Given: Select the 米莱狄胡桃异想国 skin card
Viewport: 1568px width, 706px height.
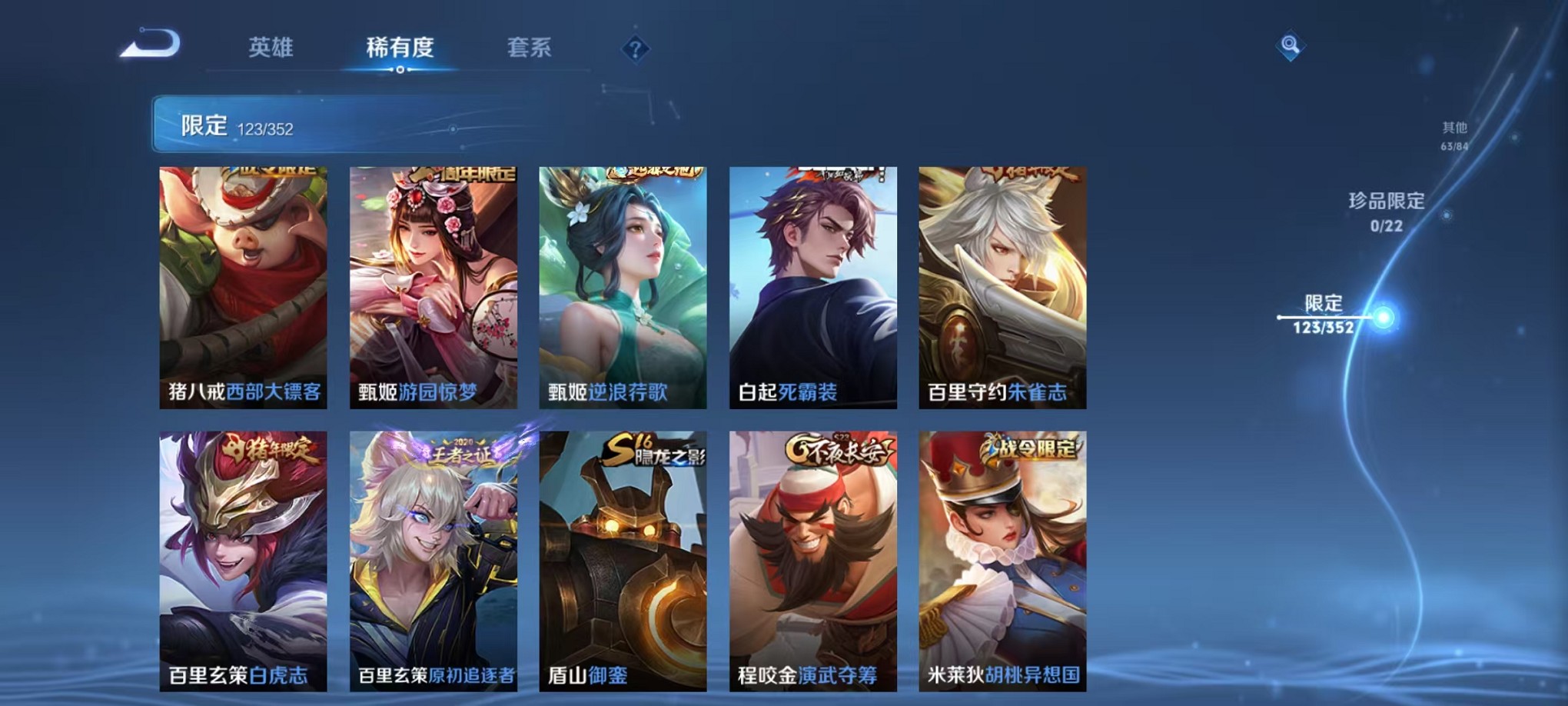Looking at the screenshot, I should (x=1002, y=561).
